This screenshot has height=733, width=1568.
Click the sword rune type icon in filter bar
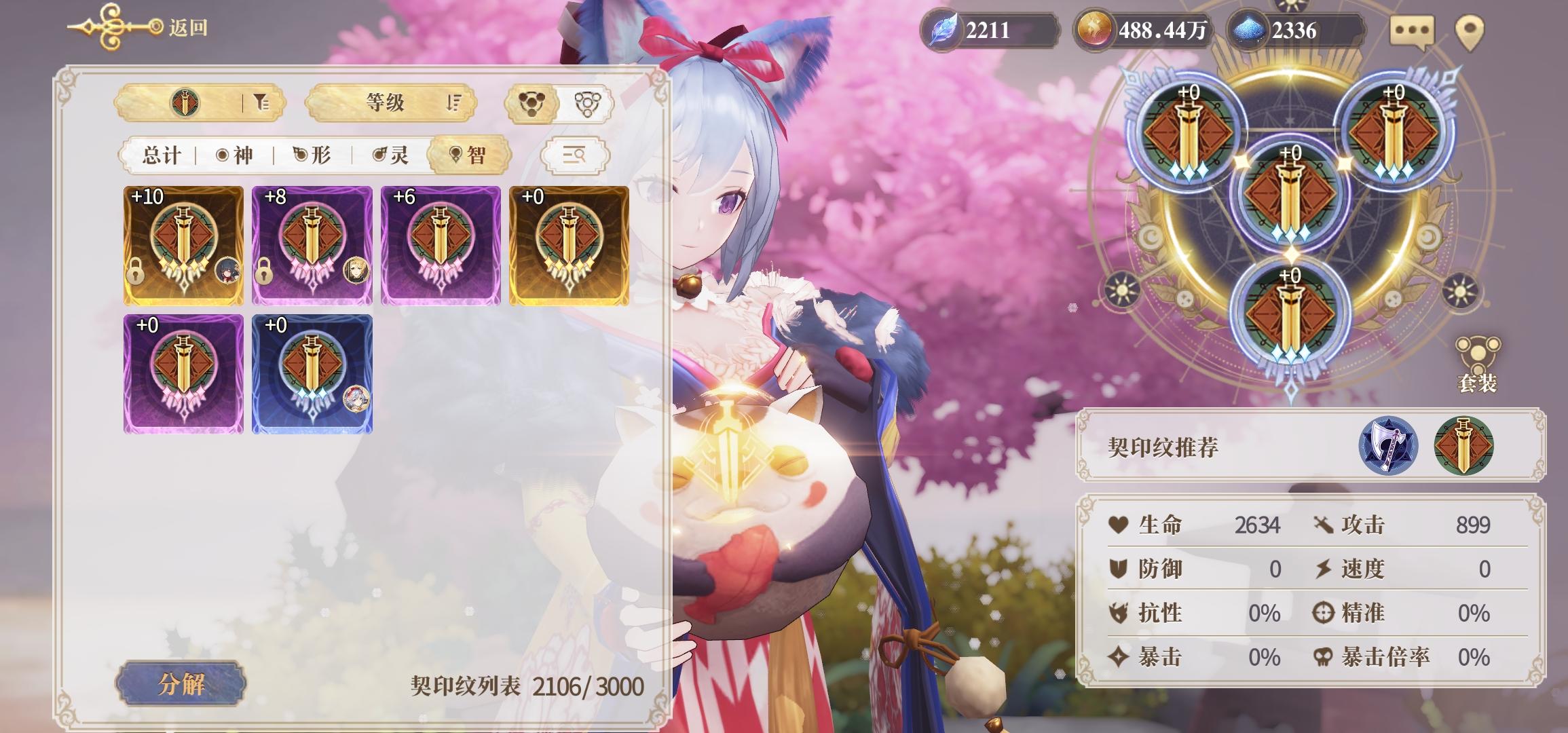pyautogui.click(x=185, y=104)
